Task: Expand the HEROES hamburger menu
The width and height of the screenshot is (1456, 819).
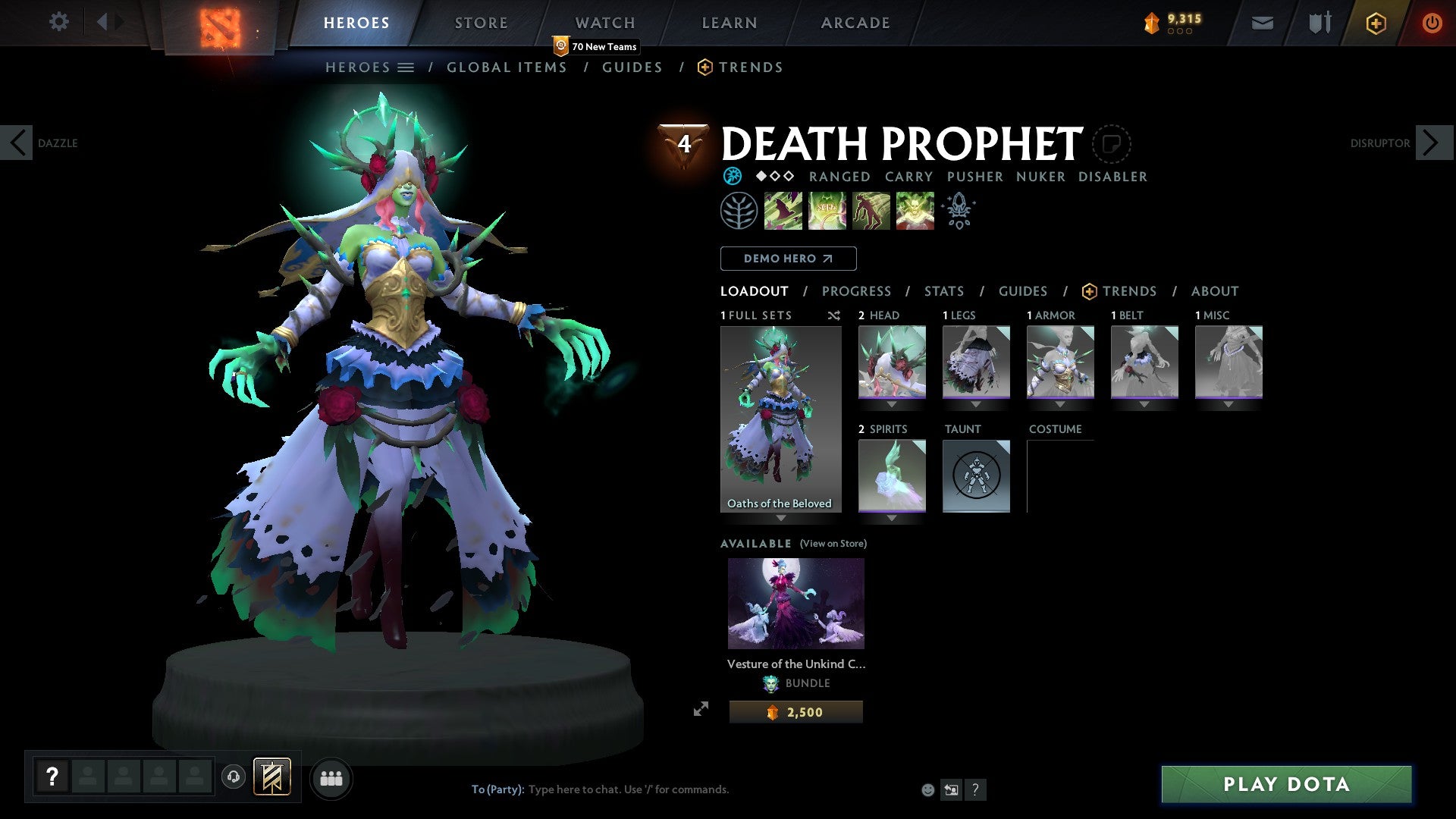Action: tap(406, 67)
